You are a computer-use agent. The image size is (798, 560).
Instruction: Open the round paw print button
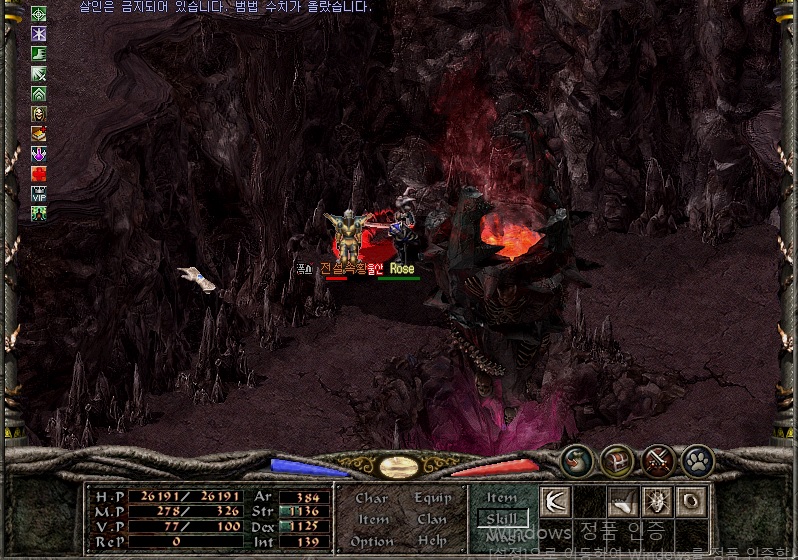coord(697,461)
